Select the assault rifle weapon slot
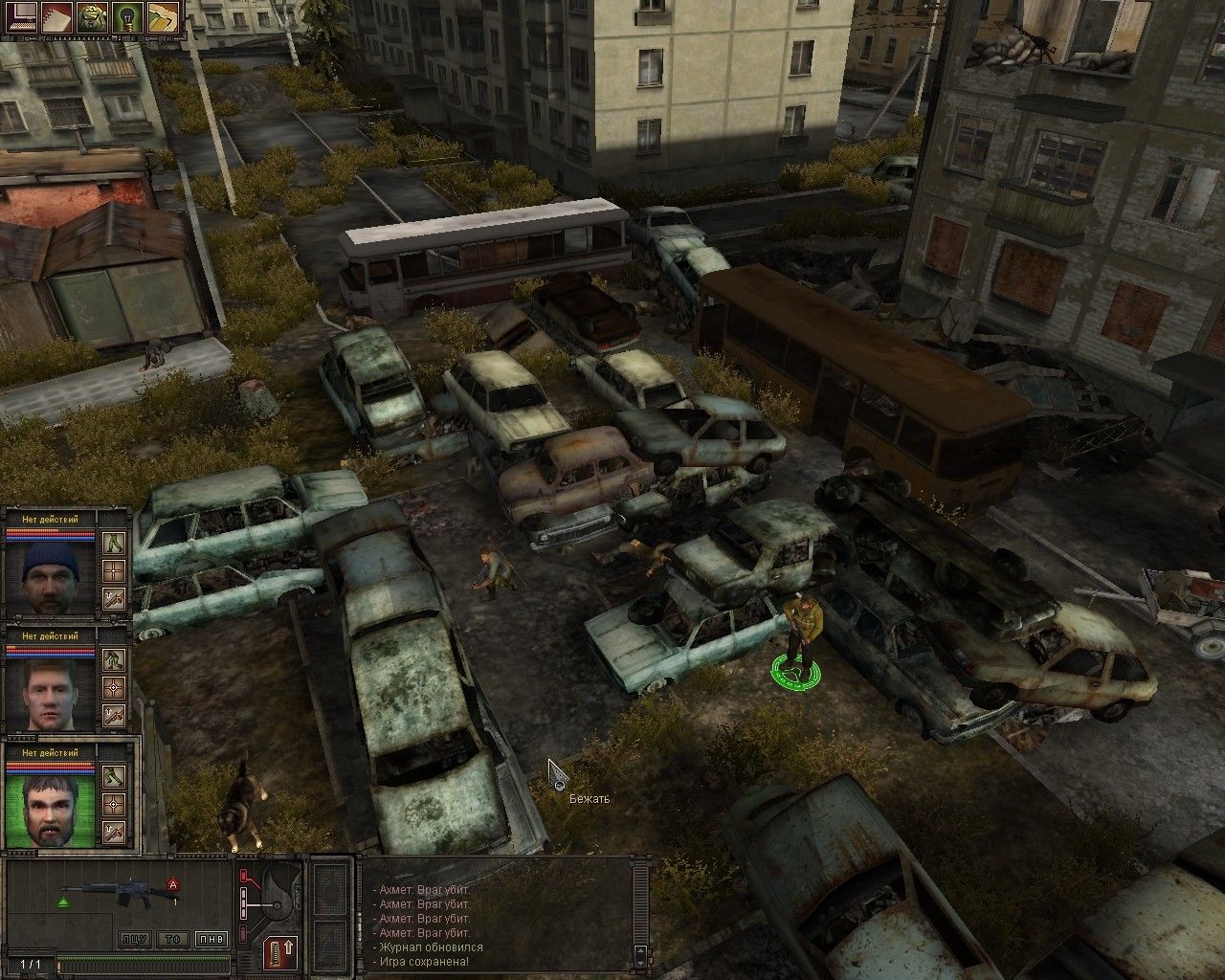1225x980 pixels. 119,897
